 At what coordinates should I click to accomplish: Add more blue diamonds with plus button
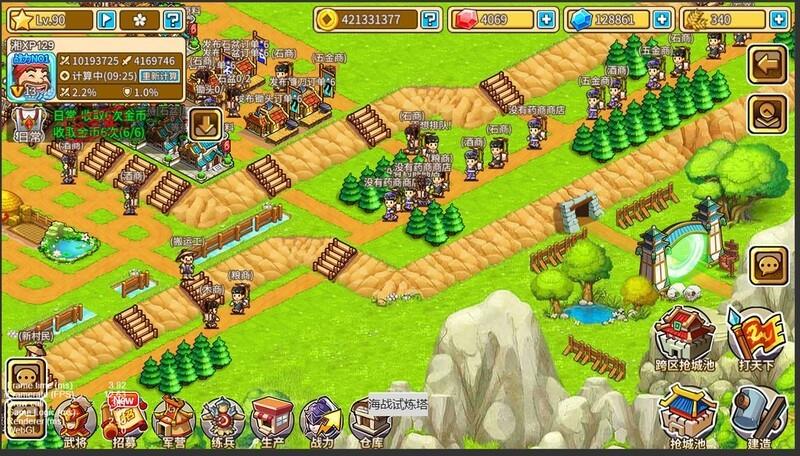click(657, 19)
